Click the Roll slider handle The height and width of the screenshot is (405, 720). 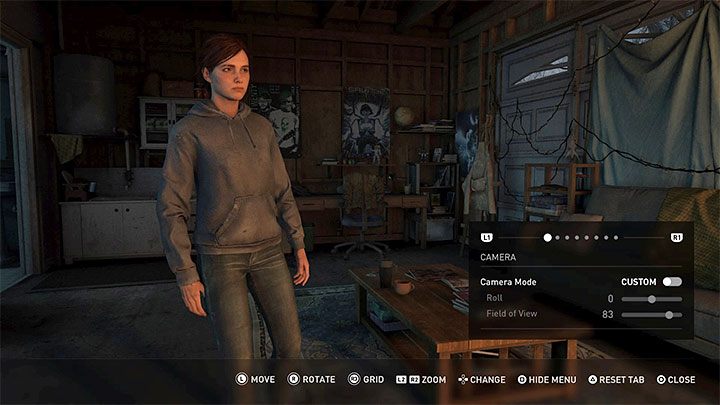652,298
